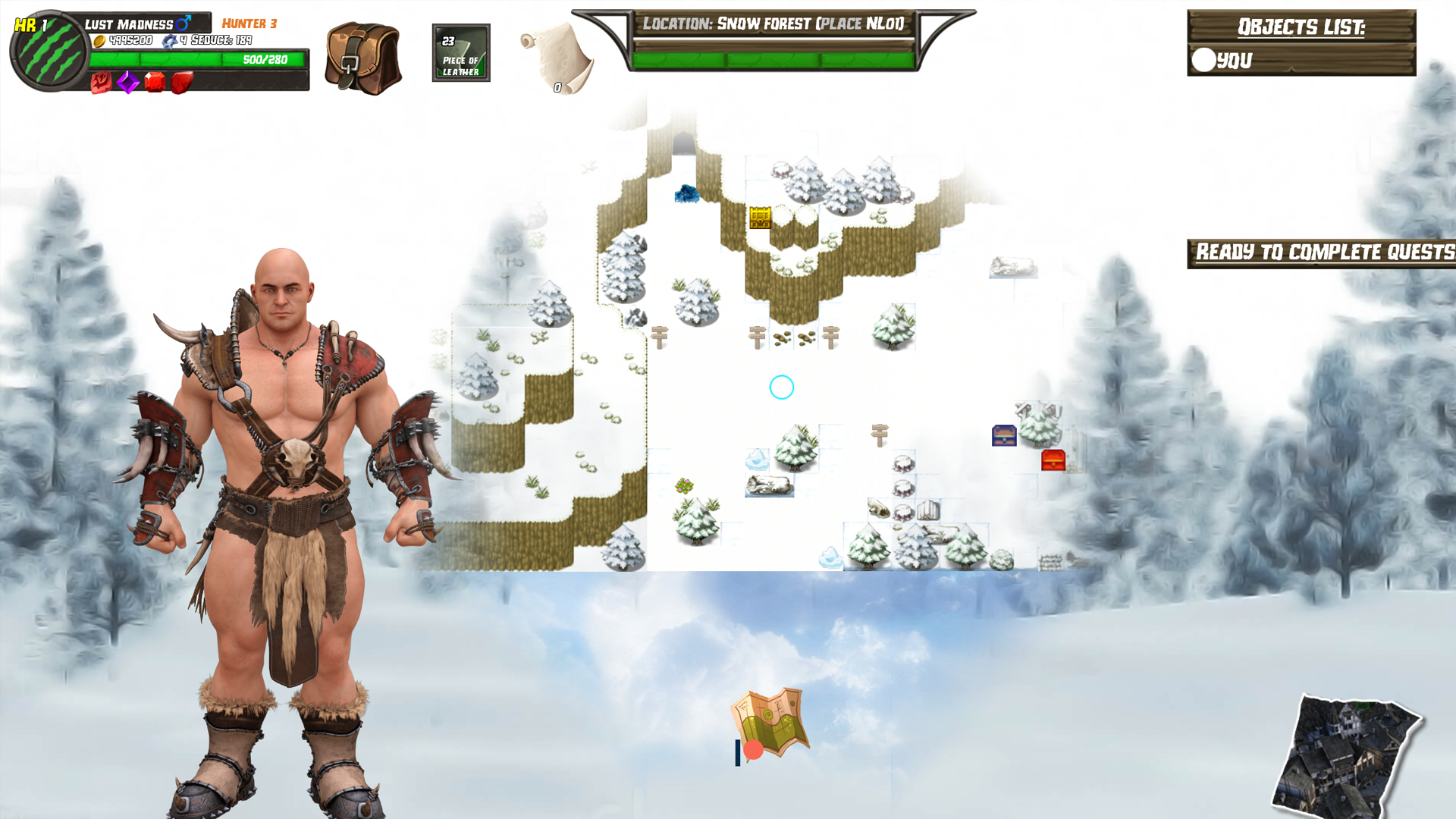Image resolution: width=1456 pixels, height=819 pixels.
Task: Click the Location: Snow Forest banner
Action: point(773,23)
